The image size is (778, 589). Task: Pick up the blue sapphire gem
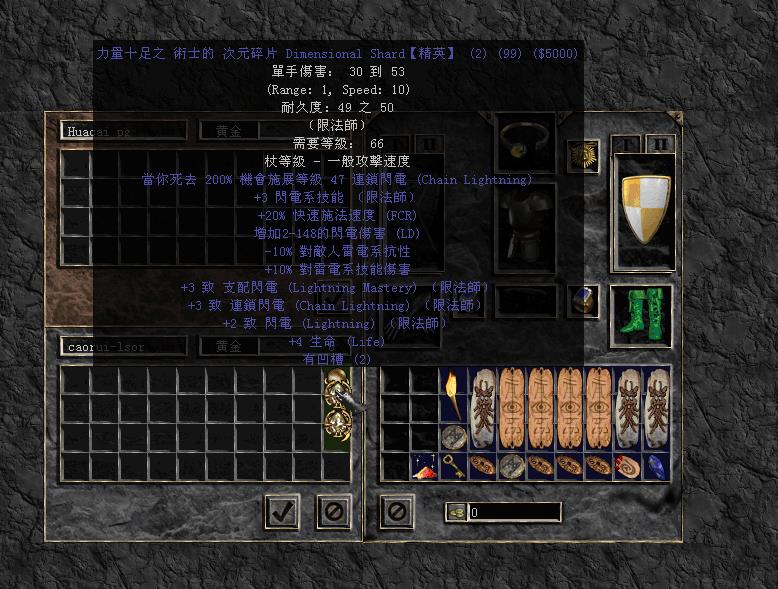pos(656,466)
